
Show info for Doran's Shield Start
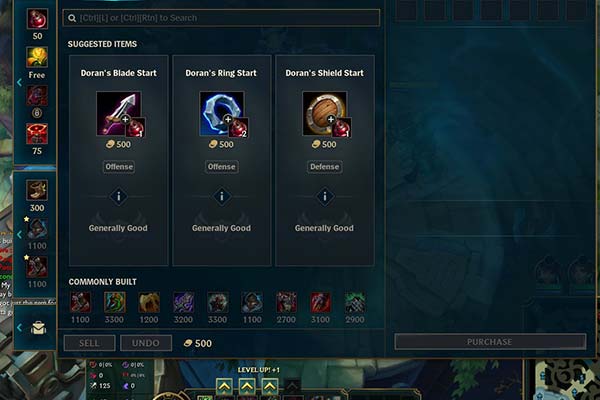[324, 197]
